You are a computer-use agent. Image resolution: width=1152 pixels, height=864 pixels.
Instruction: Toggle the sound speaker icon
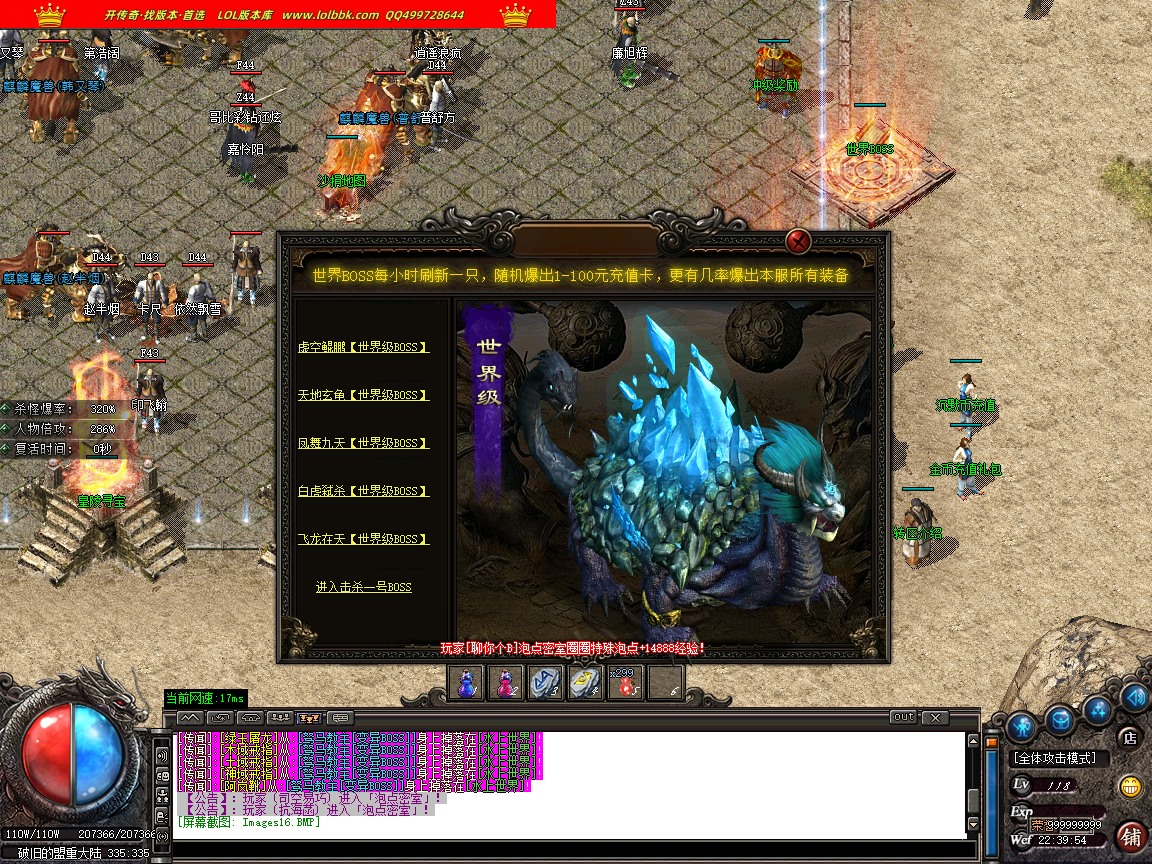pos(1135,696)
